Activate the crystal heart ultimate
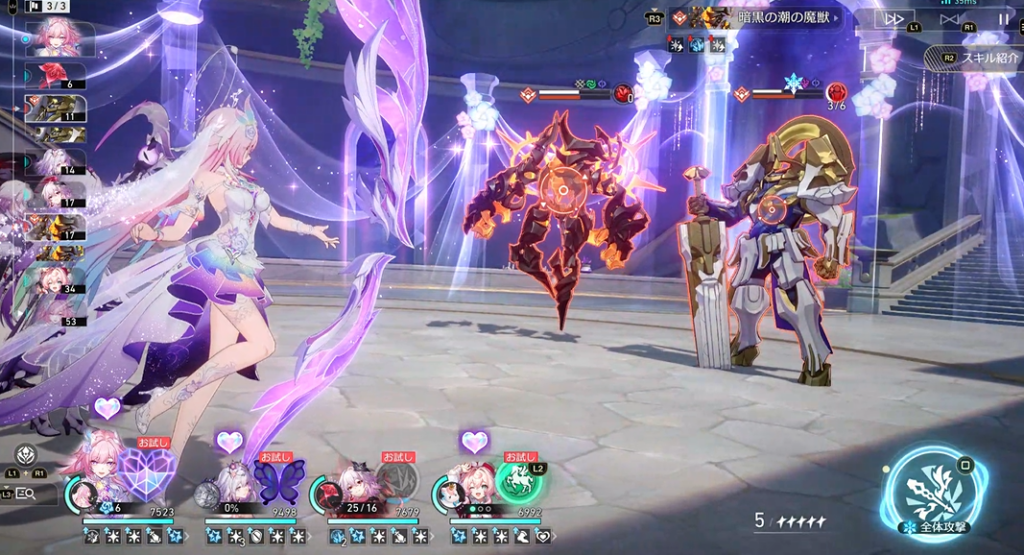Viewport: 1024px width, 555px height. pyautogui.click(x=147, y=476)
